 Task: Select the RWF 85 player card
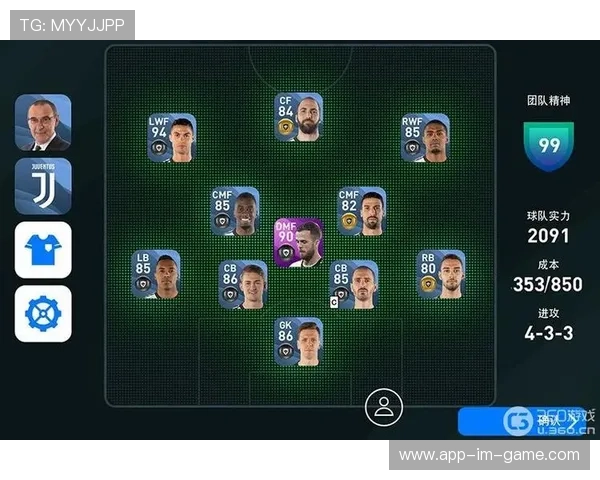425,138
